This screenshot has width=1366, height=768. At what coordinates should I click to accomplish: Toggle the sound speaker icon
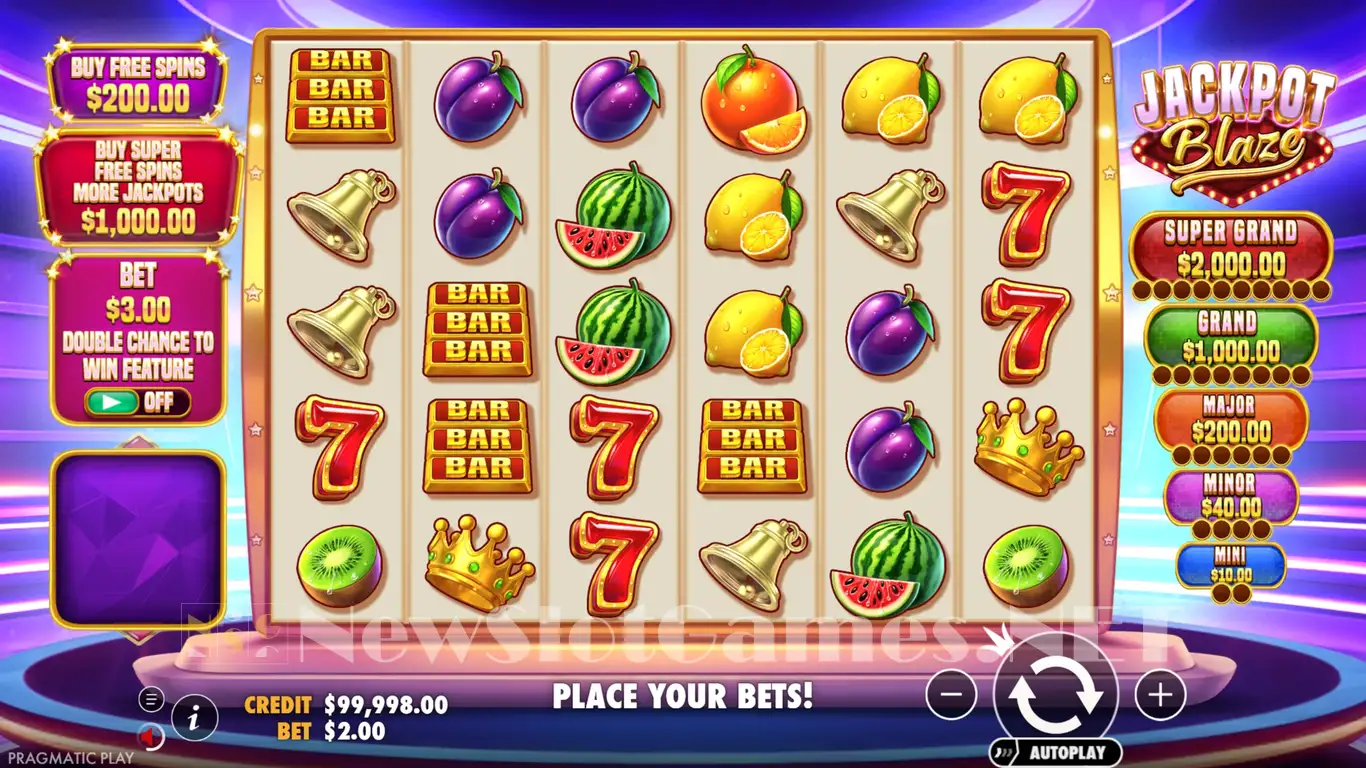151,738
